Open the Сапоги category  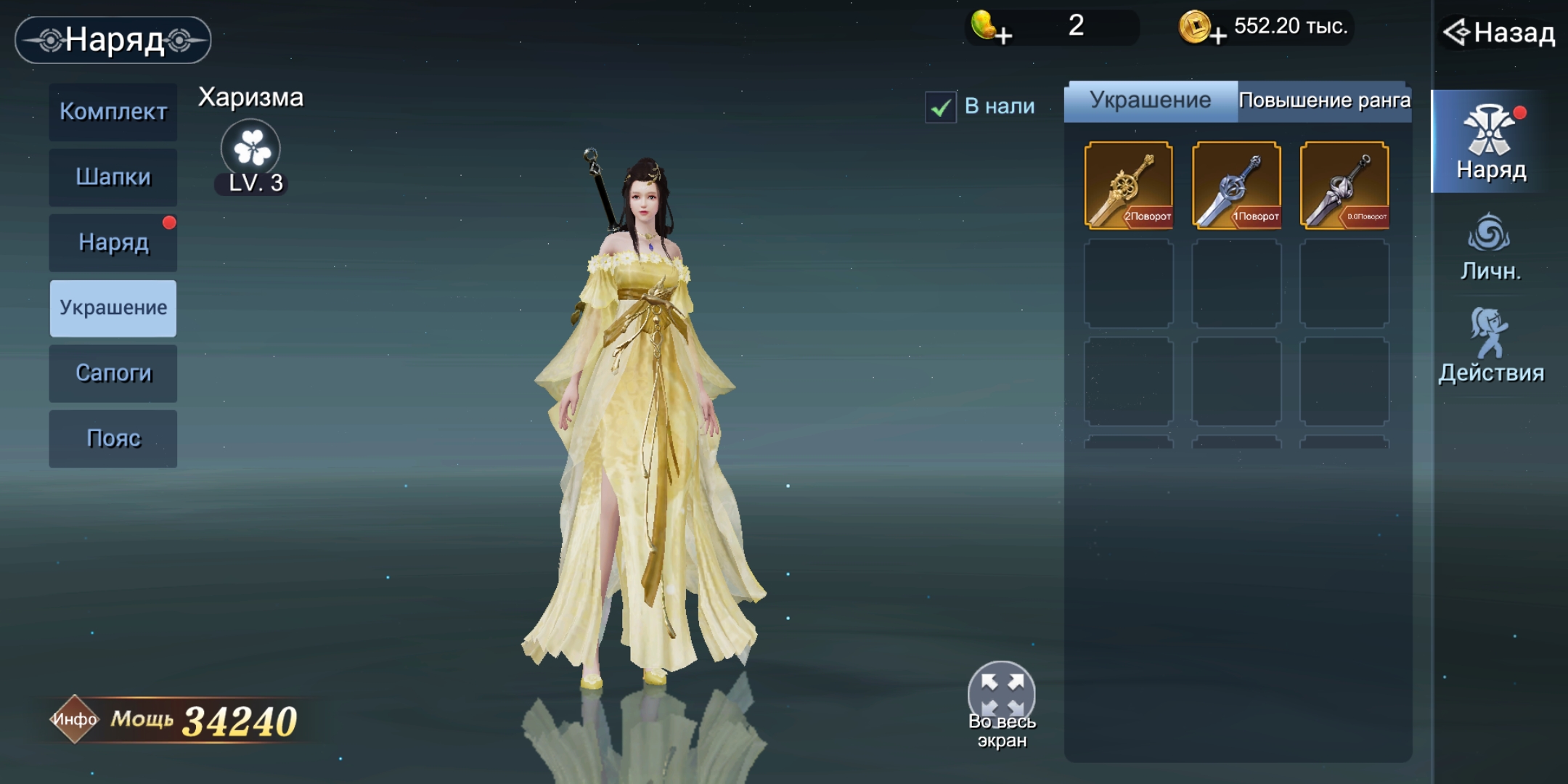click(113, 373)
